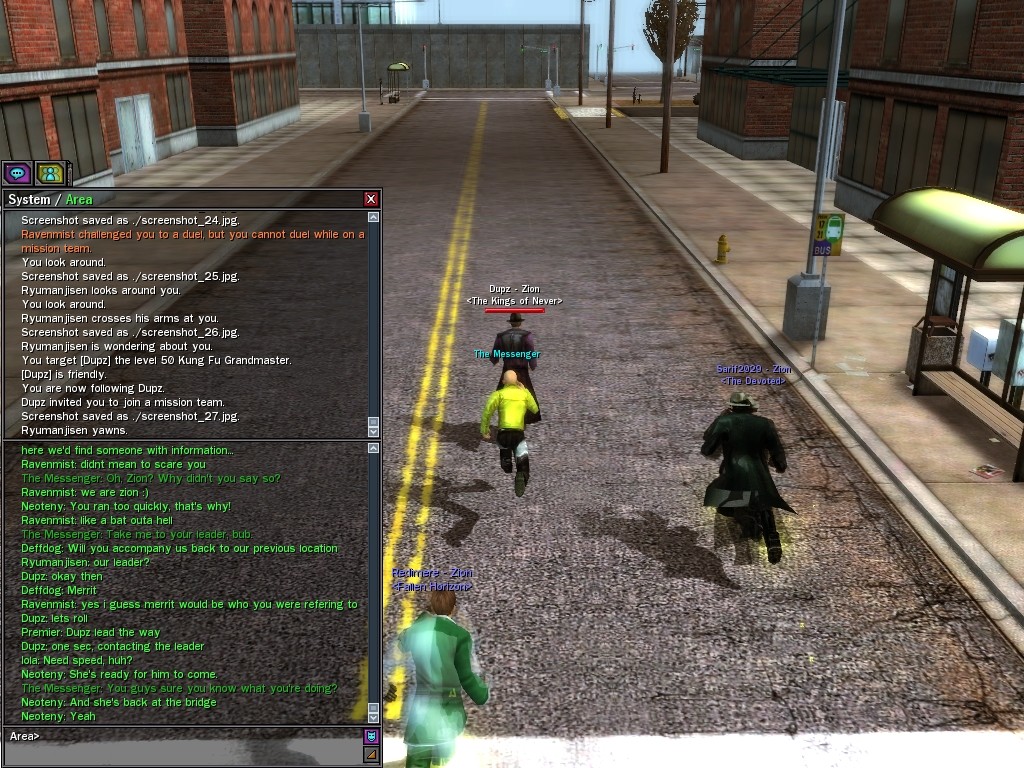Click the System / Area window title bar
The width and height of the screenshot is (1024, 768).
[x=180, y=199]
